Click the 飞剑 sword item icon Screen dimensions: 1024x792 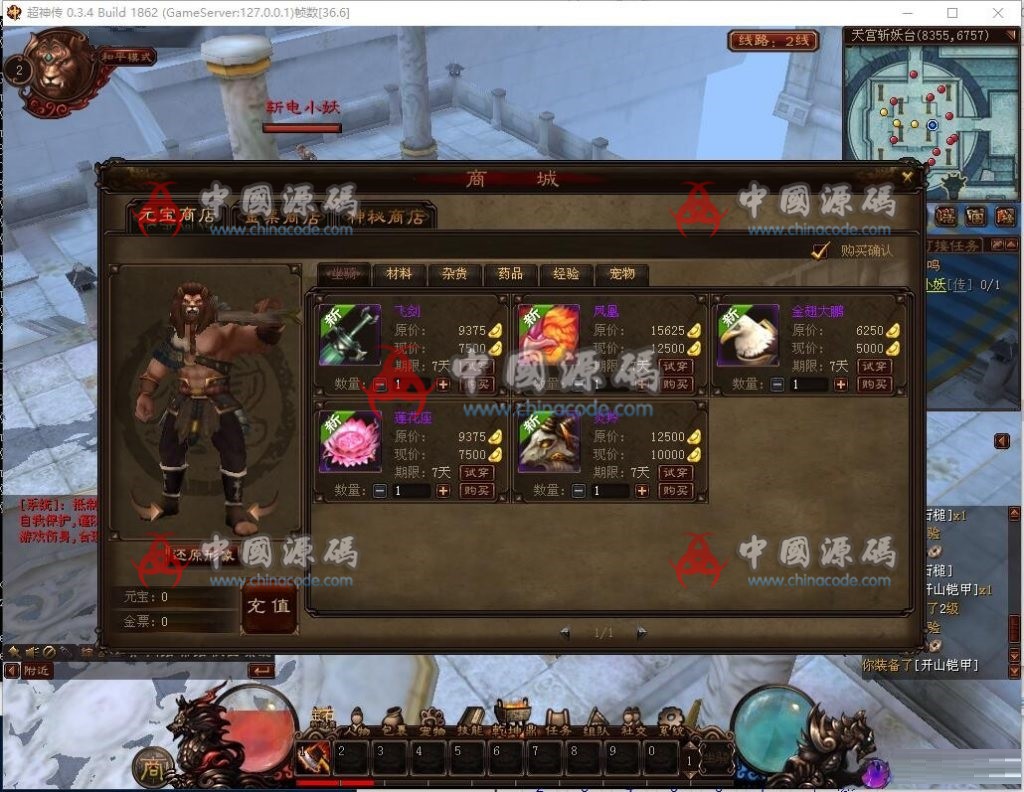(349, 335)
